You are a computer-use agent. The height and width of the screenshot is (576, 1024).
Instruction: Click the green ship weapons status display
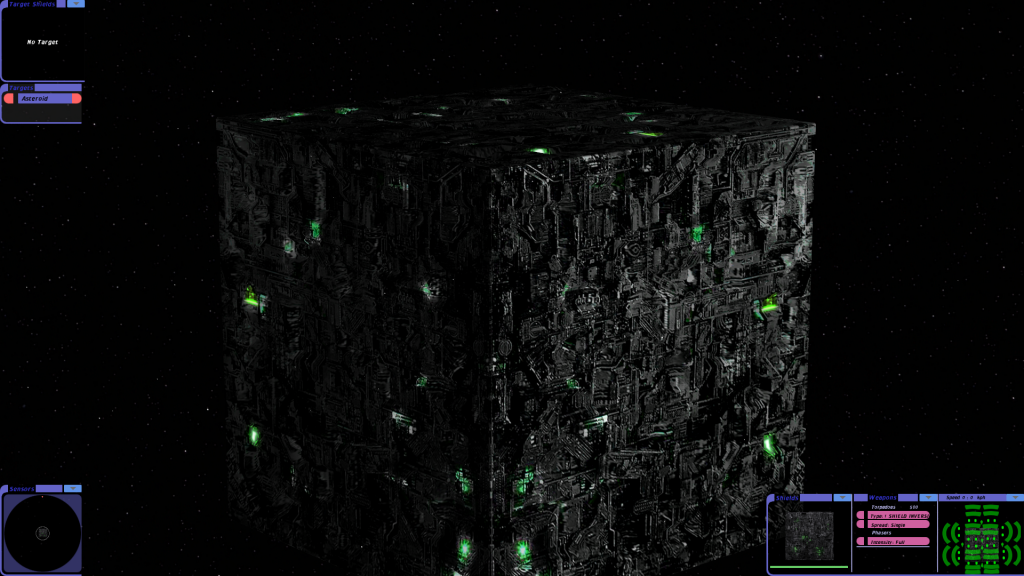click(981, 537)
